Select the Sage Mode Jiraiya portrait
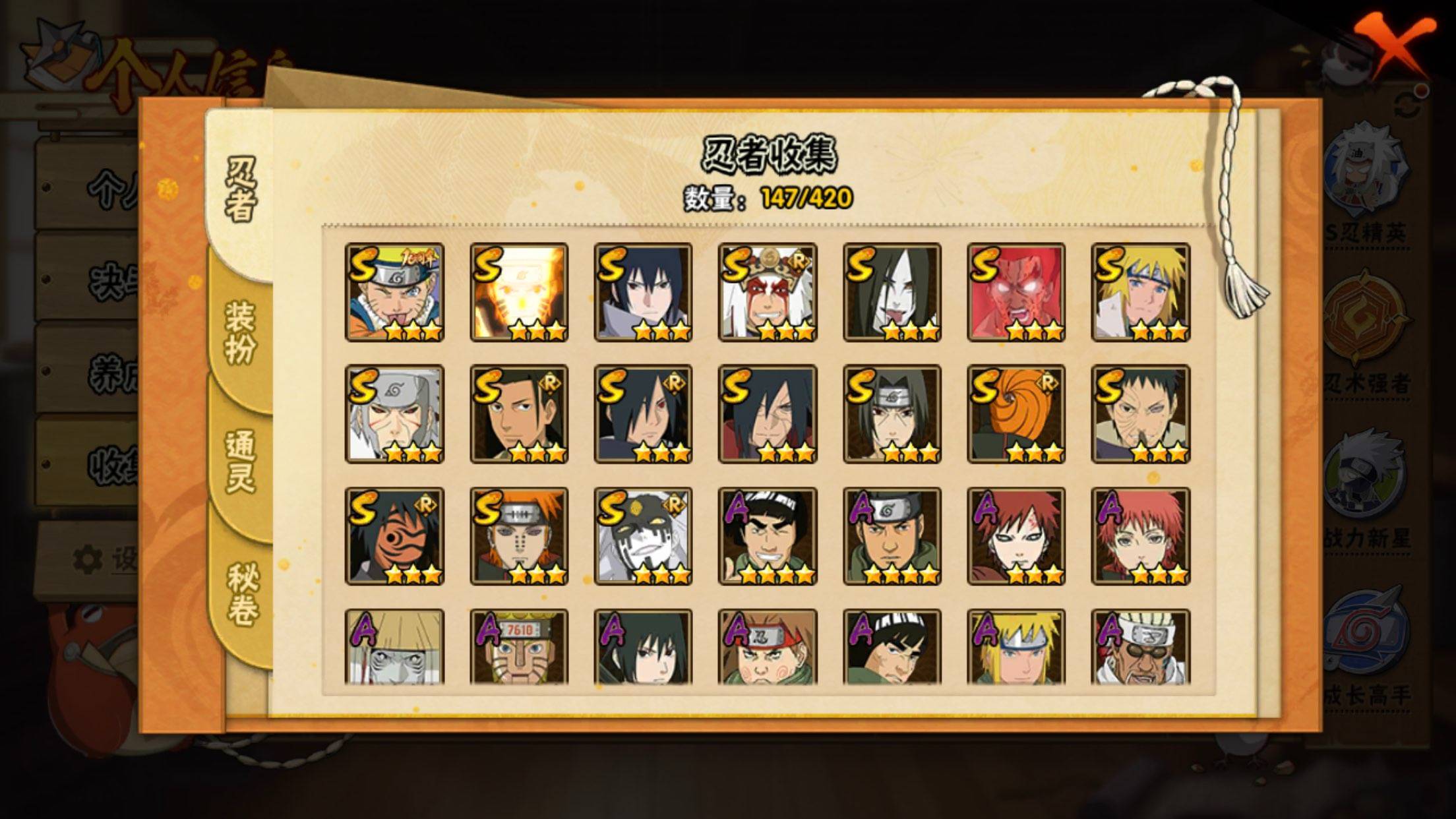Viewport: 1456px width, 819px height. [x=768, y=292]
